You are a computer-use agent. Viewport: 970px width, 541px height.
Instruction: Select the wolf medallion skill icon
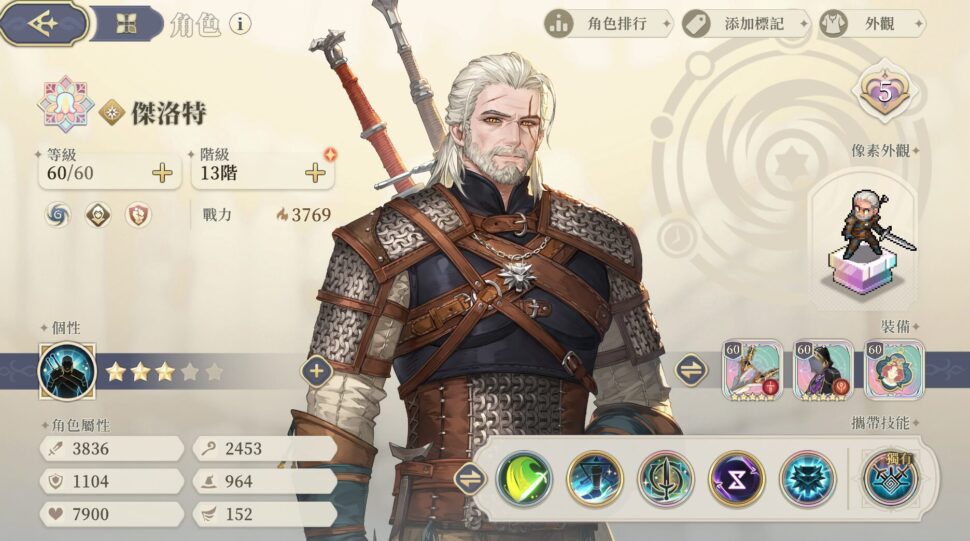[806, 478]
